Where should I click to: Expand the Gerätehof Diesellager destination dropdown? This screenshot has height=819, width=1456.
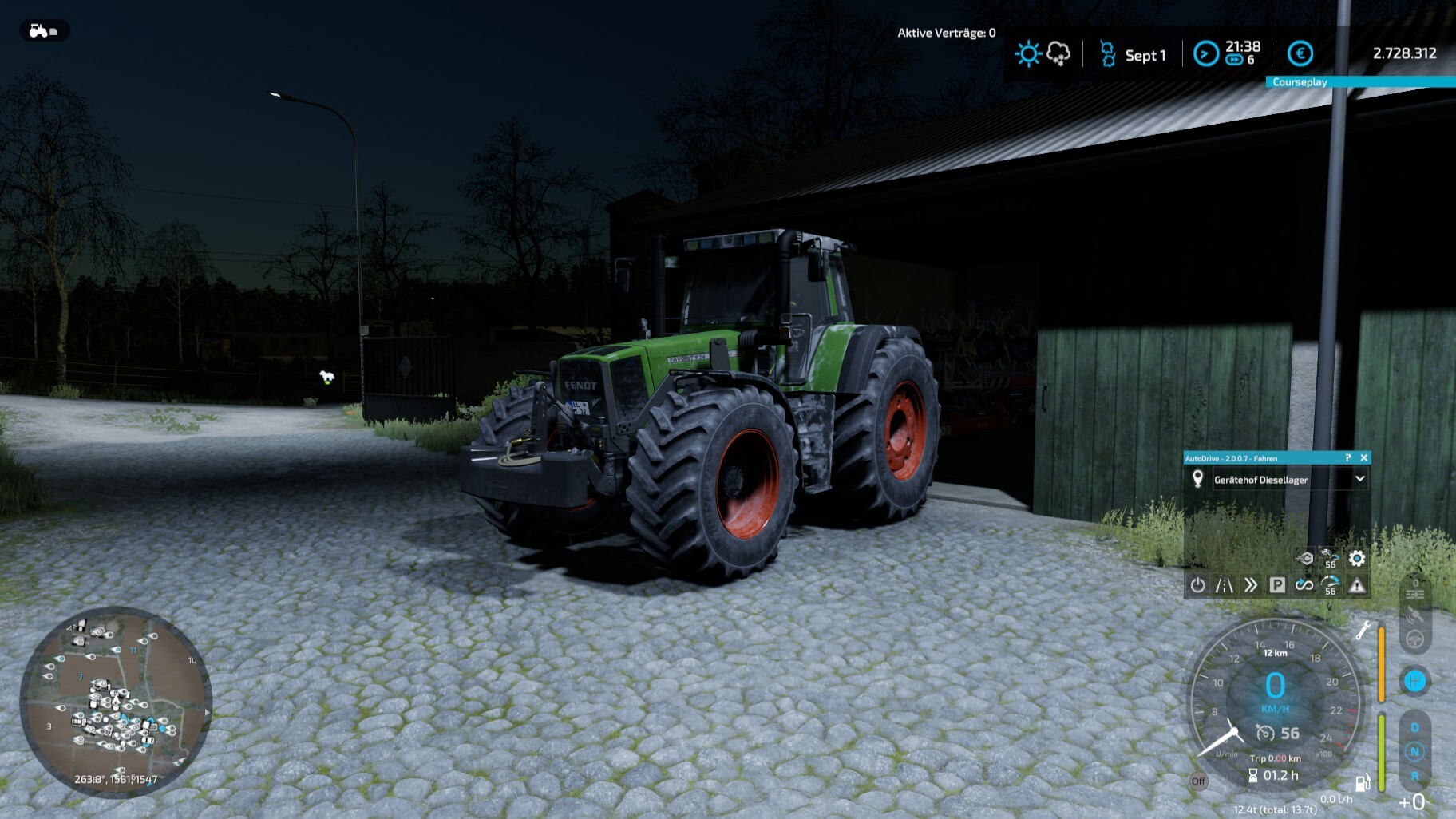pyautogui.click(x=1359, y=479)
